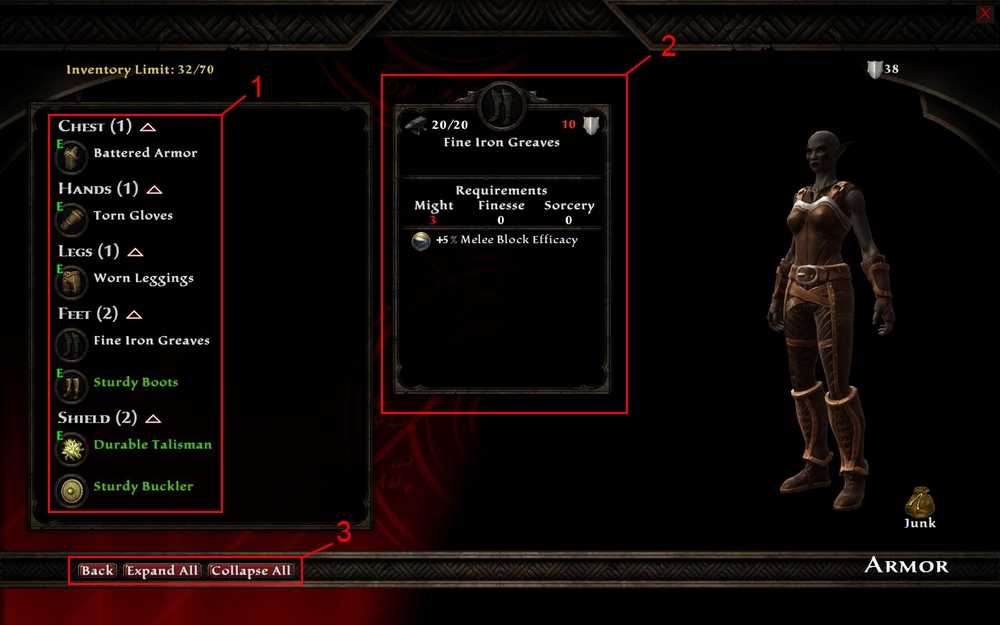Open the Junk bag

coord(920,502)
